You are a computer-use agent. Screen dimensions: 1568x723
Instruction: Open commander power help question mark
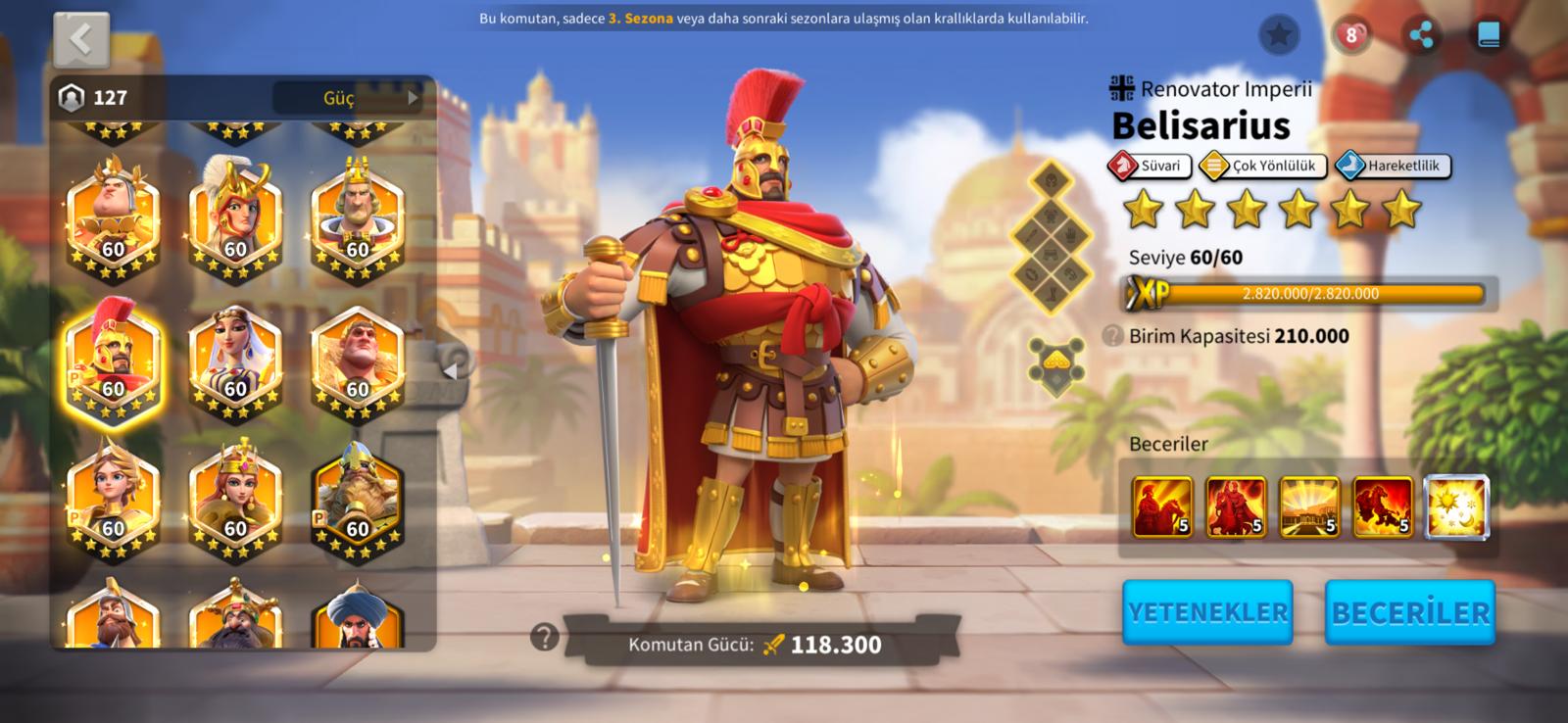coord(544,638)
